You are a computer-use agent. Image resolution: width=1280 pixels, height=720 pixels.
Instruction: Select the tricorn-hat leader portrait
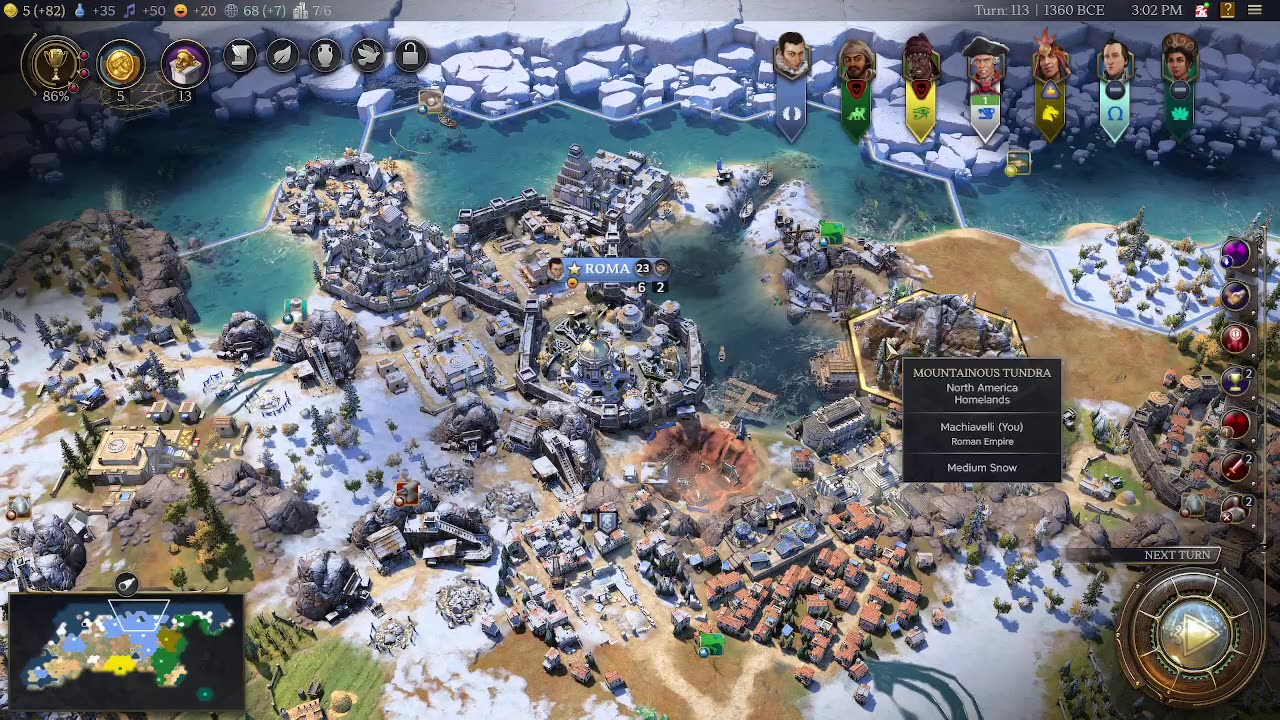985,62
